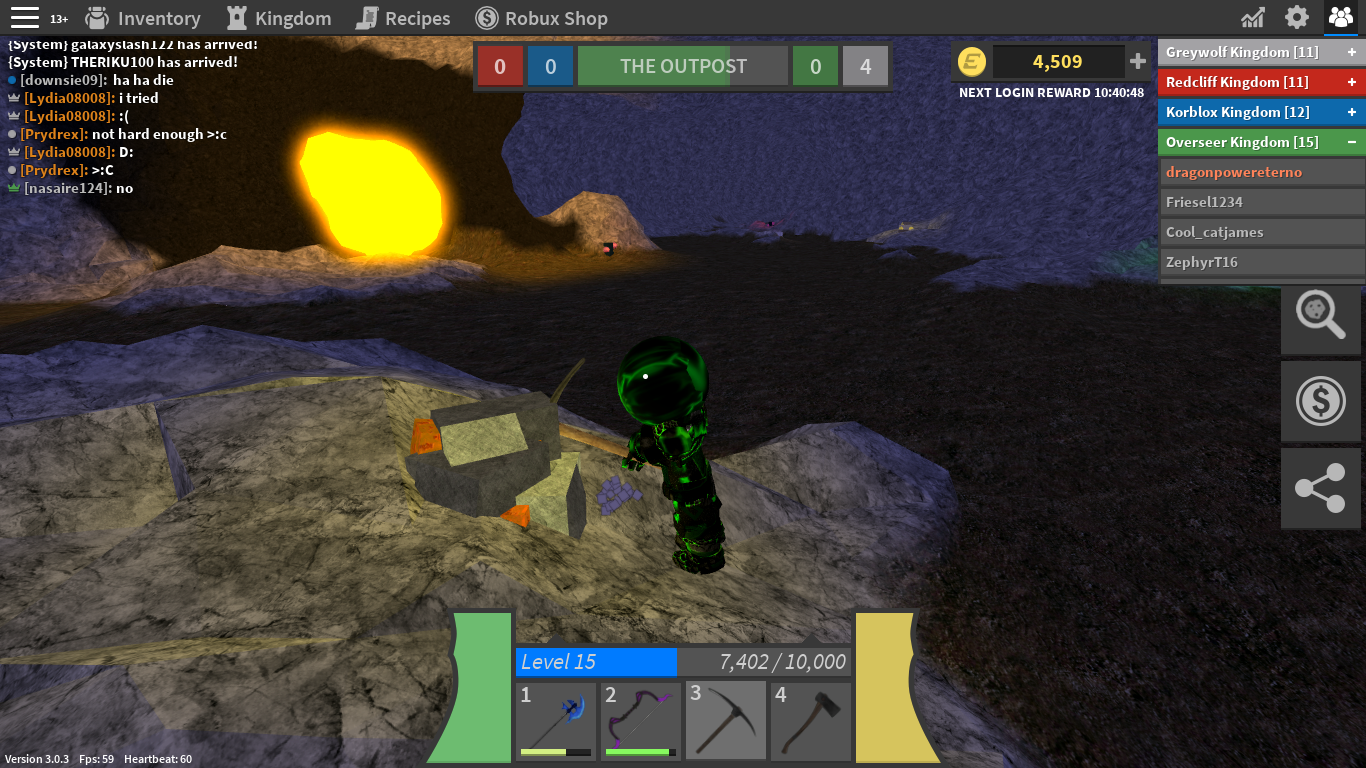Open the hamburger main menu
The height and width of the screenshot is (768, 1366).
25,18
